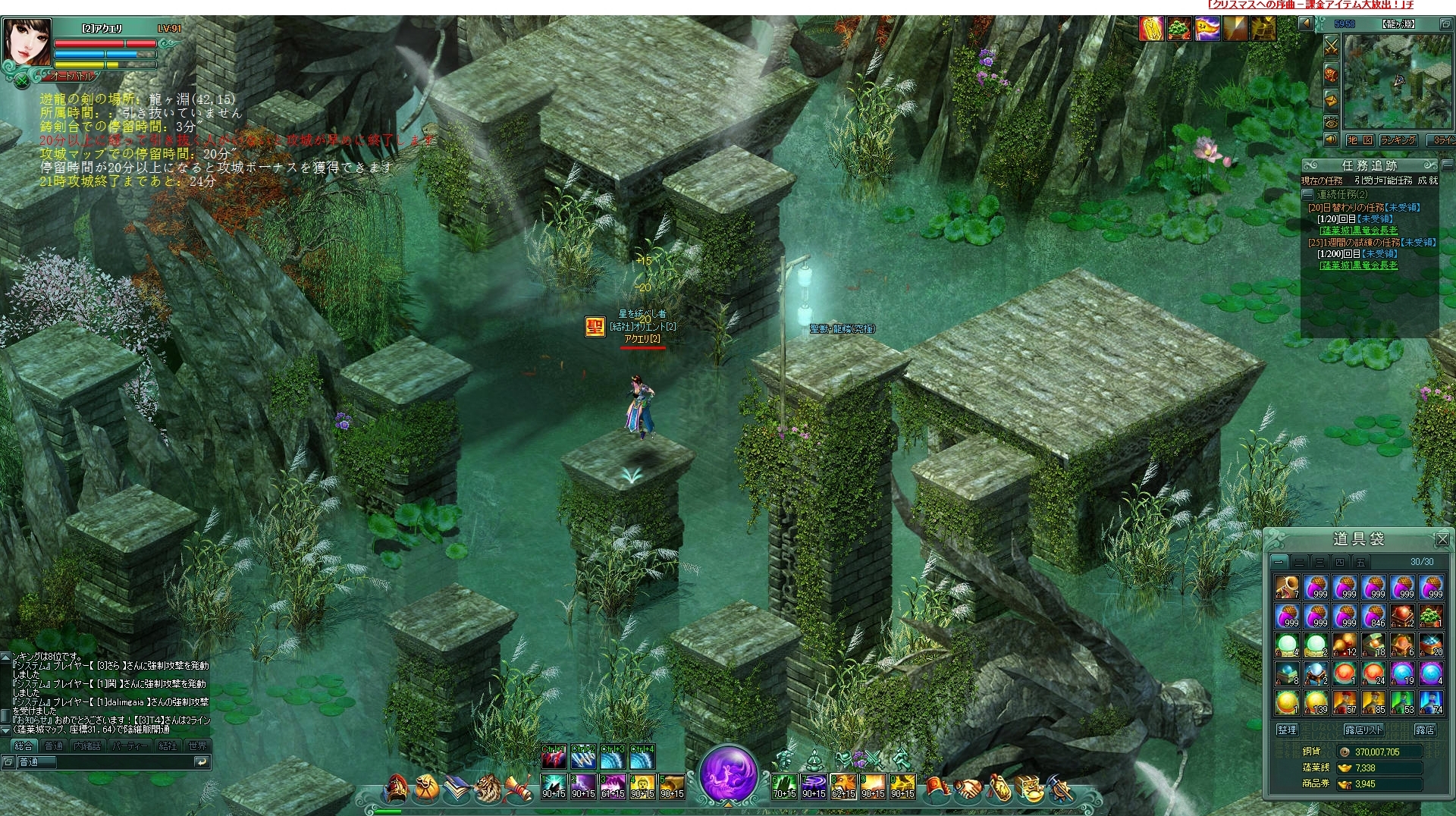Toggle sound with the speaker icon
This screenshot has width=1456, height=816.
click(x=1331, y=140)
